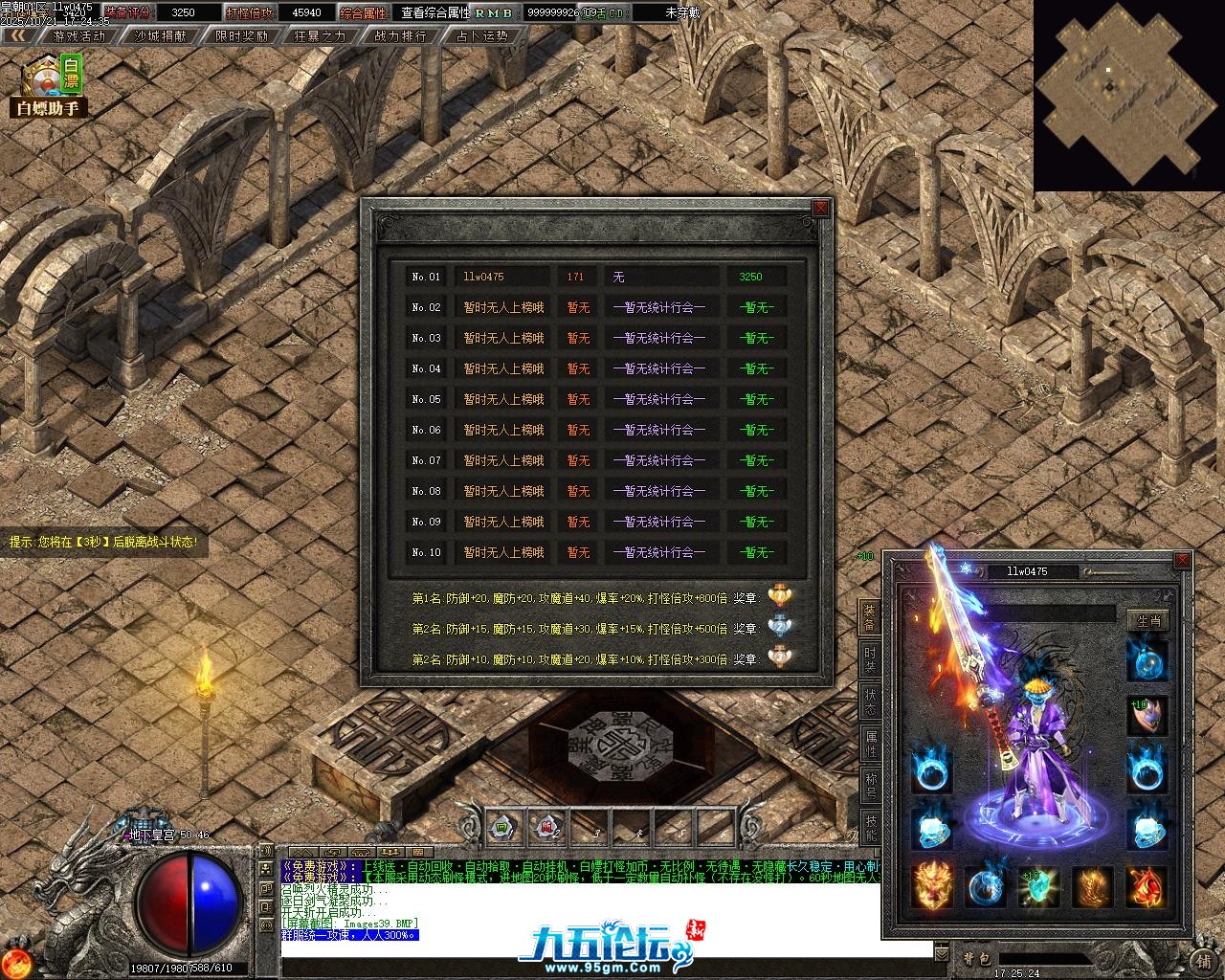Switch to the 时装 fashion tab
This screenshot has height=980, width=1225.
tap(870, 659)
